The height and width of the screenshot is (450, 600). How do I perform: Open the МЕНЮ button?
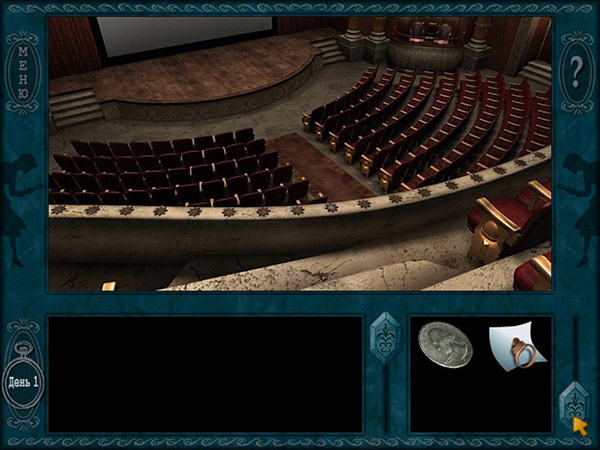coord(23,73)
